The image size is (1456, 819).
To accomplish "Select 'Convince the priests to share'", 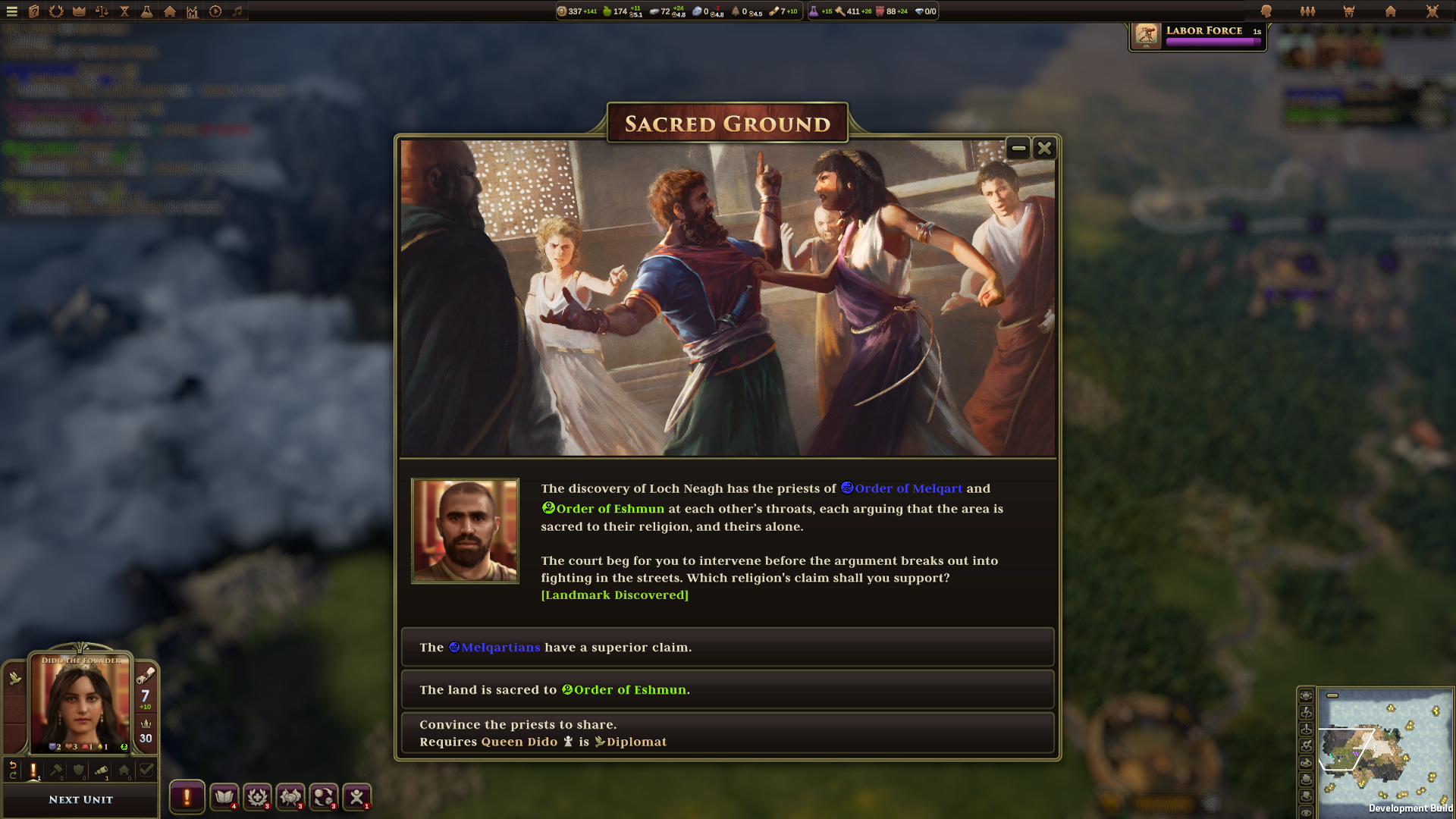I will 728,733.
